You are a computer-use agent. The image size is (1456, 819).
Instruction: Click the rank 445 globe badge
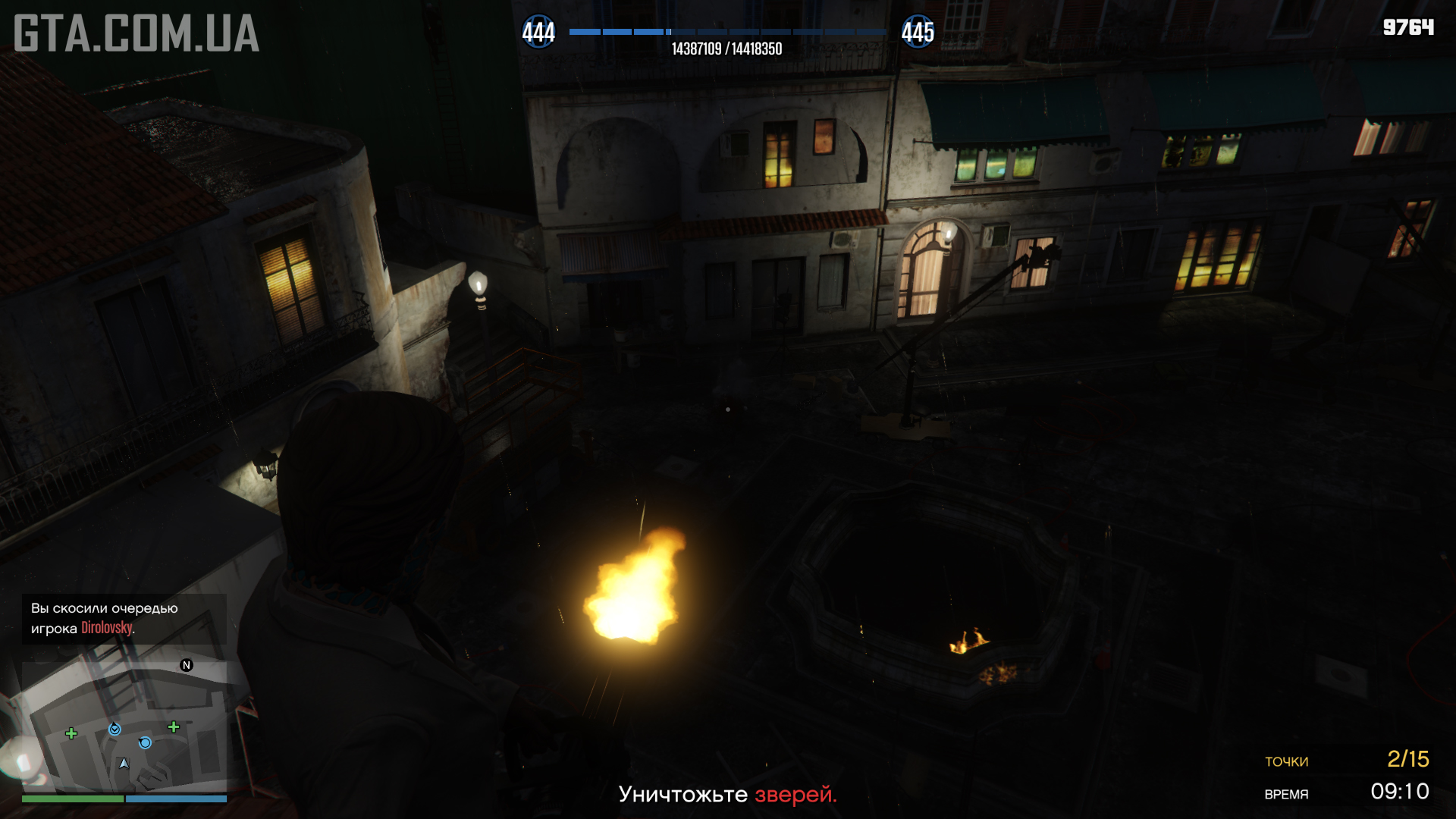pyautogui.click(x=918, y=33)
